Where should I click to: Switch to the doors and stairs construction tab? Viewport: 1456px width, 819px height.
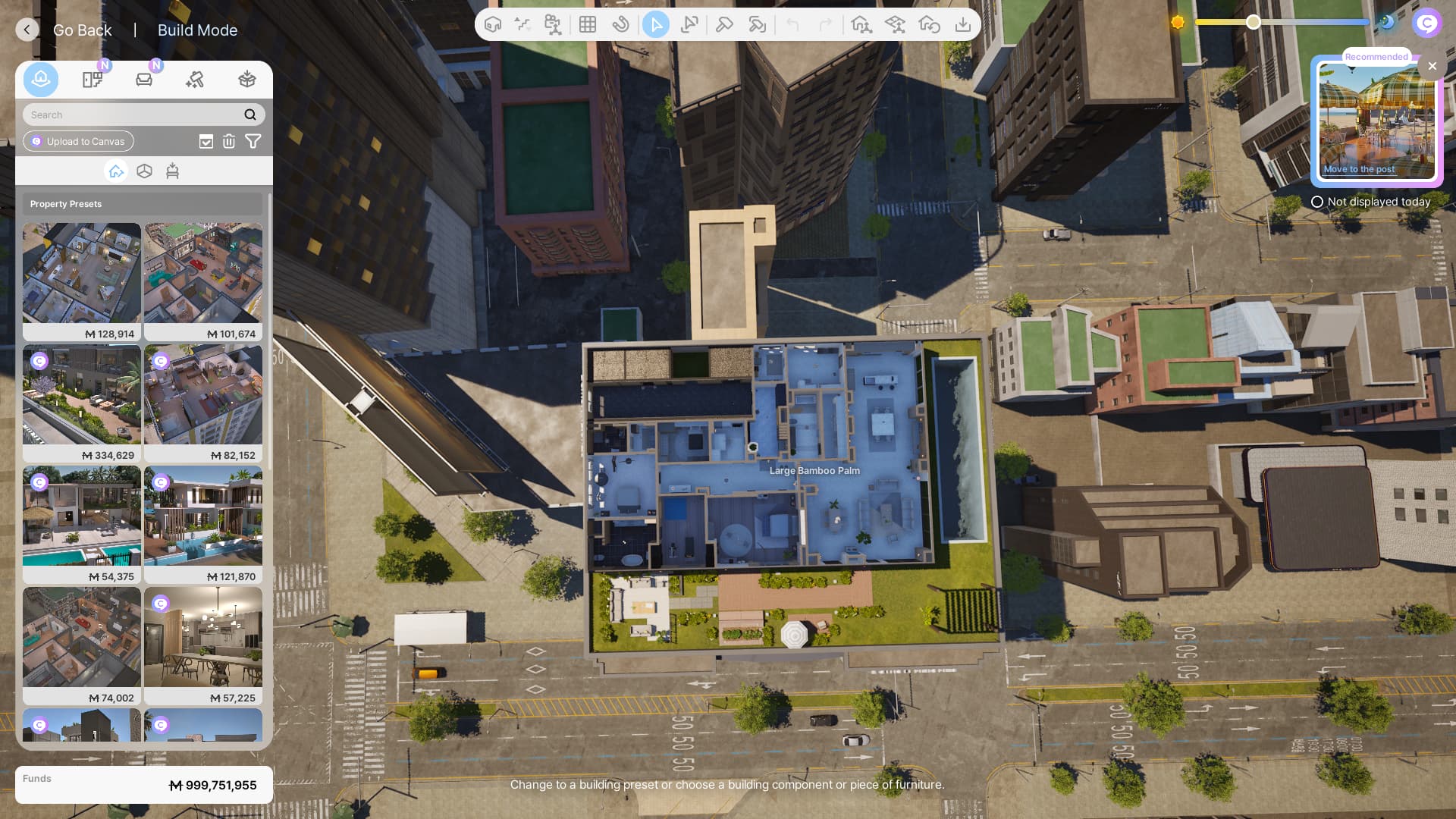click(x=93, y=80)
